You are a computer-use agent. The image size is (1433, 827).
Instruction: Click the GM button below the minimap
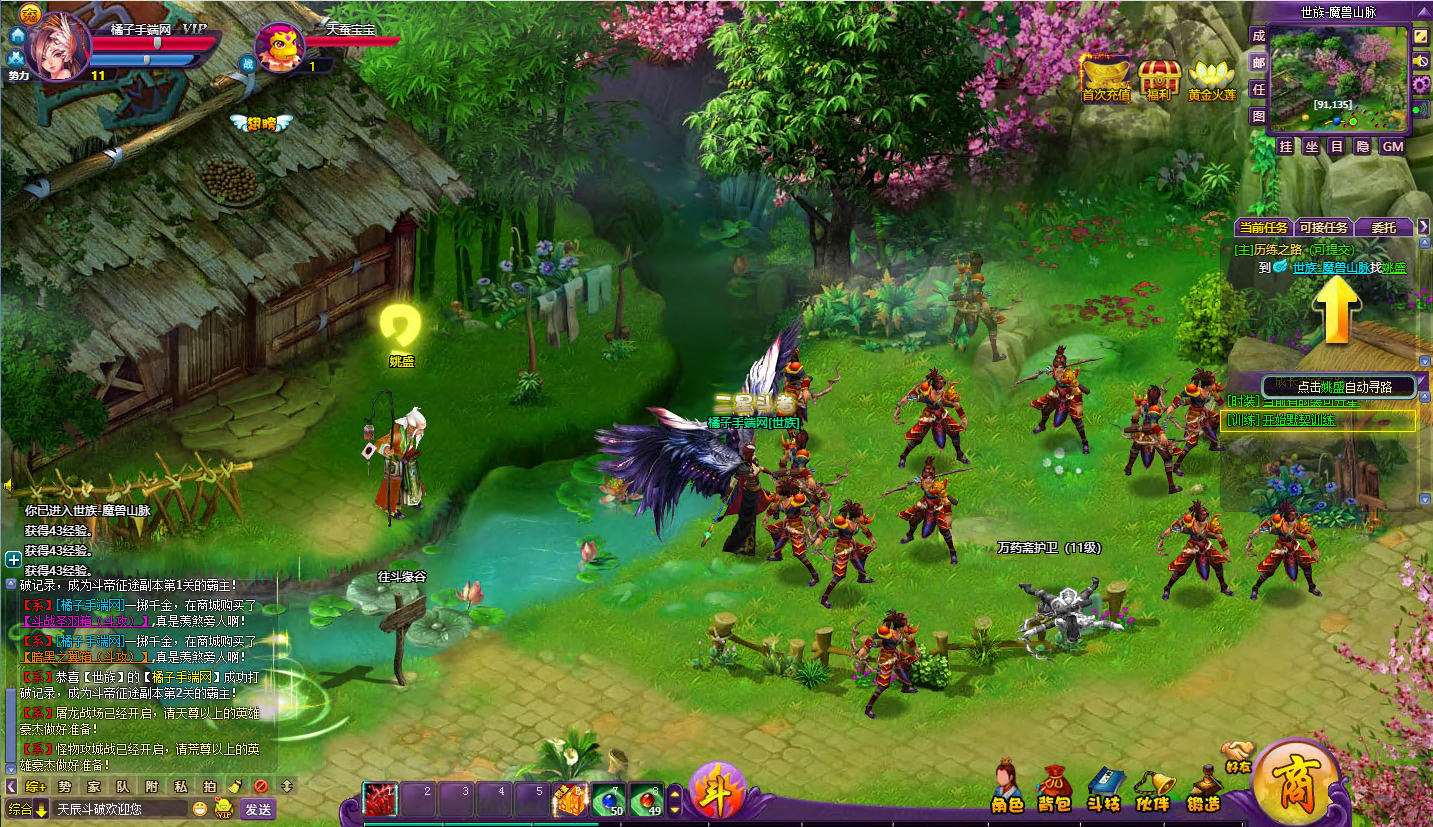click(1392, 147)
